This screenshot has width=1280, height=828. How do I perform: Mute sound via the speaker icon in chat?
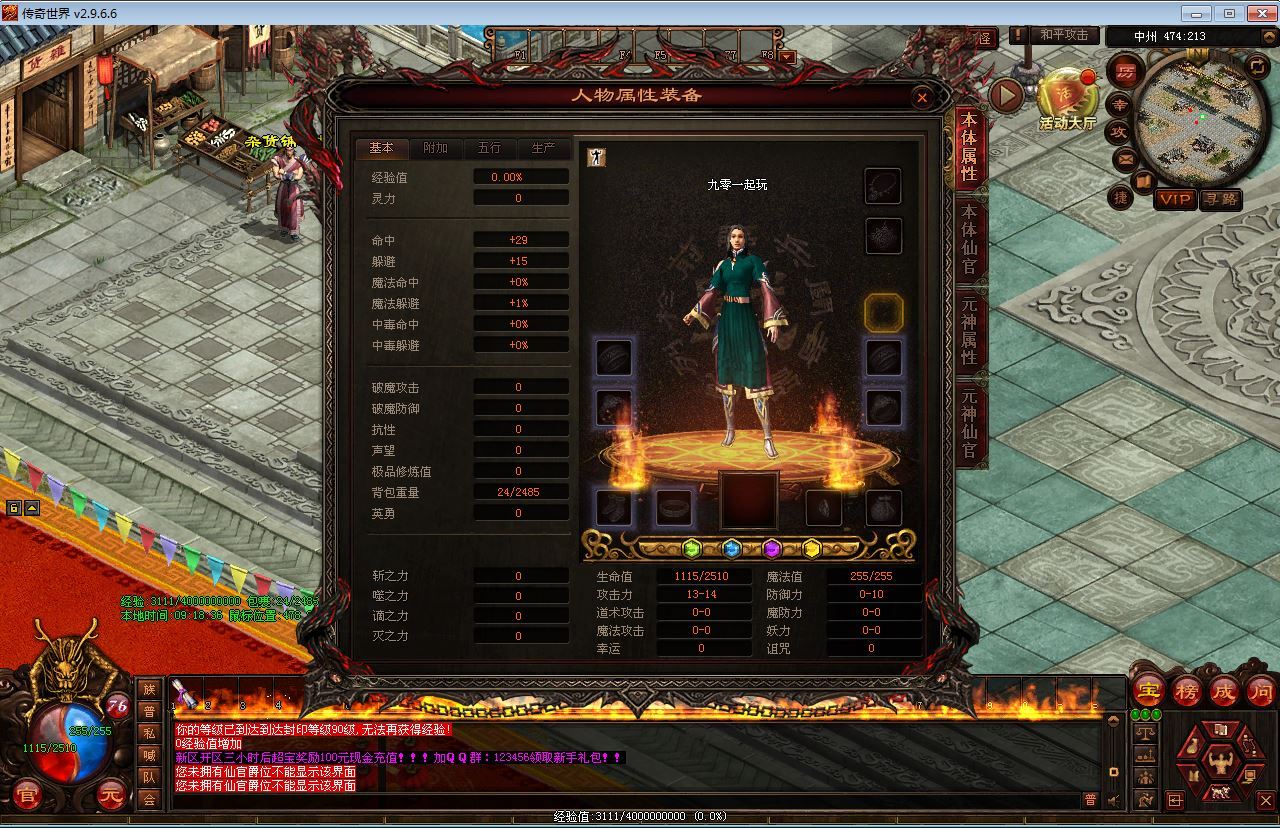(1113, 799)
